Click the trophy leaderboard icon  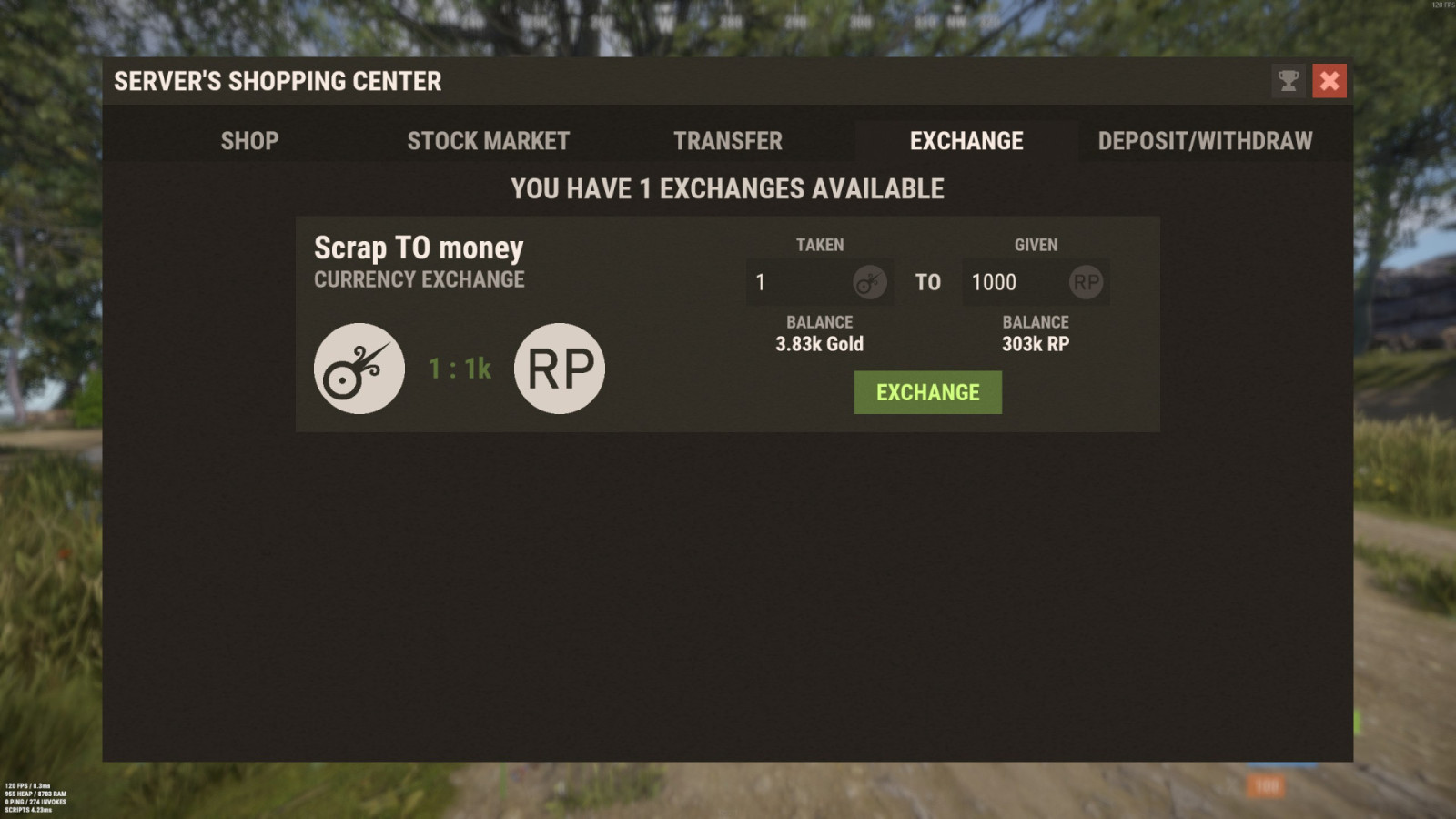(1286, 81)
